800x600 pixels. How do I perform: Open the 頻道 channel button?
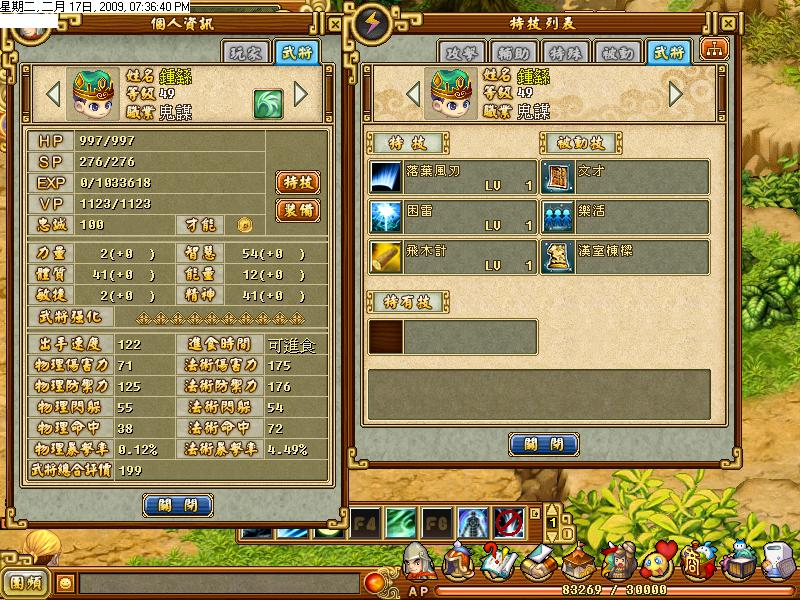tap(26, 581)
